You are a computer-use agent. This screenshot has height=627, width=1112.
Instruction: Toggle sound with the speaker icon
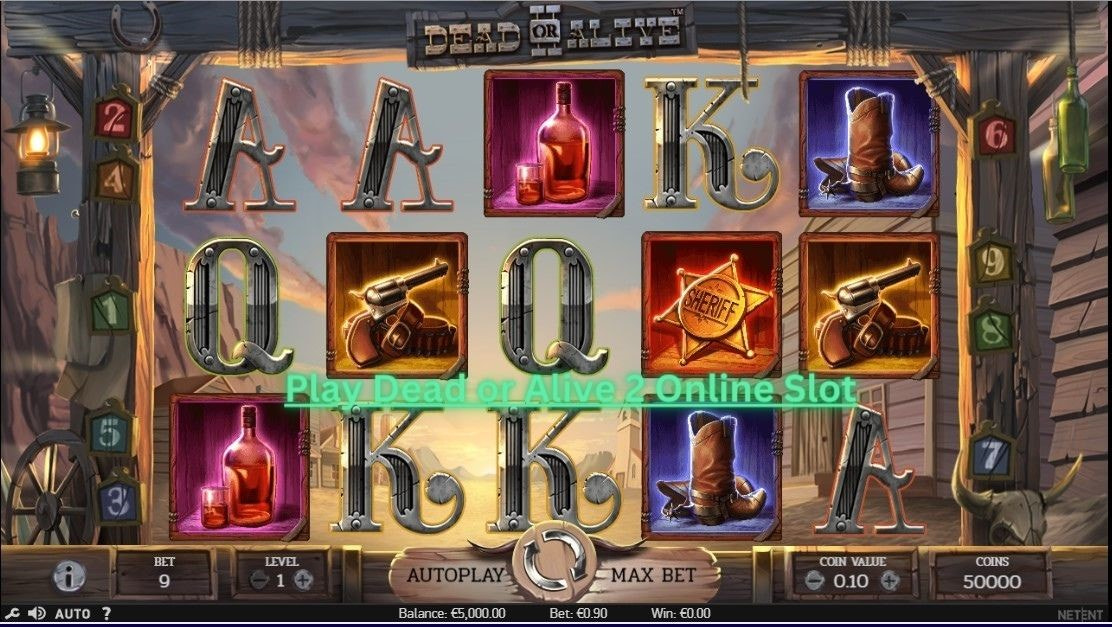click(37, 613)
